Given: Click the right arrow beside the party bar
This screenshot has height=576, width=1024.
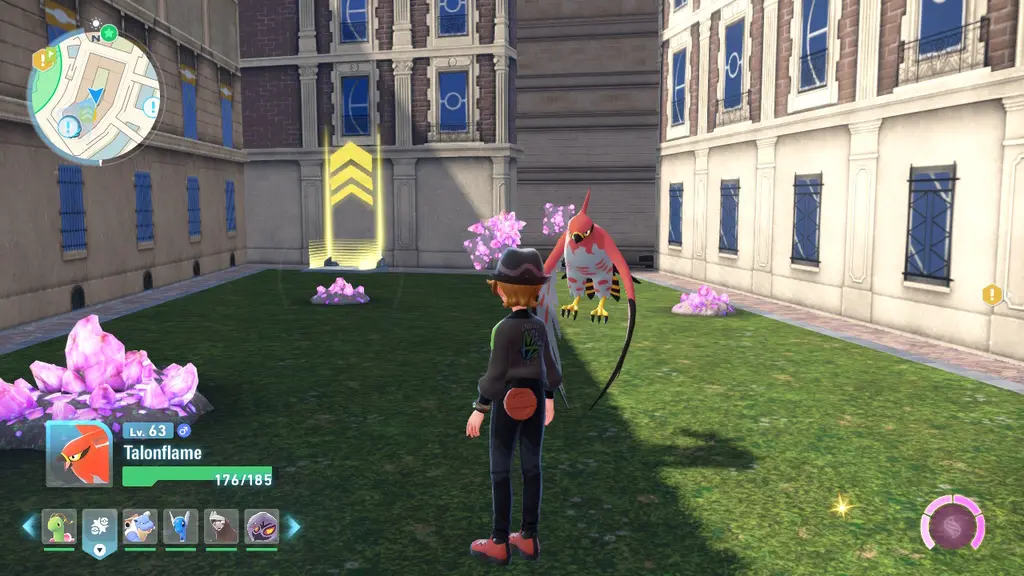Looking at the screenshot, I should coord(293,526).
